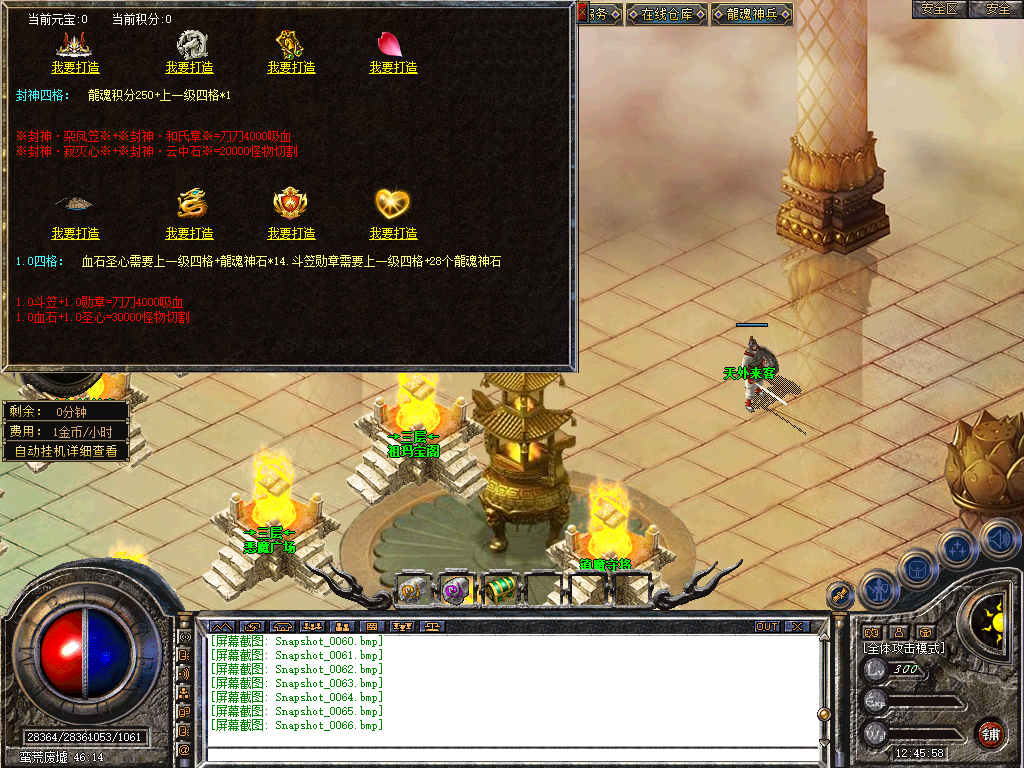Click 我要打造 under the golden heart icon
Viewport: 1024px width, 768px height.
tap(393, 233)
